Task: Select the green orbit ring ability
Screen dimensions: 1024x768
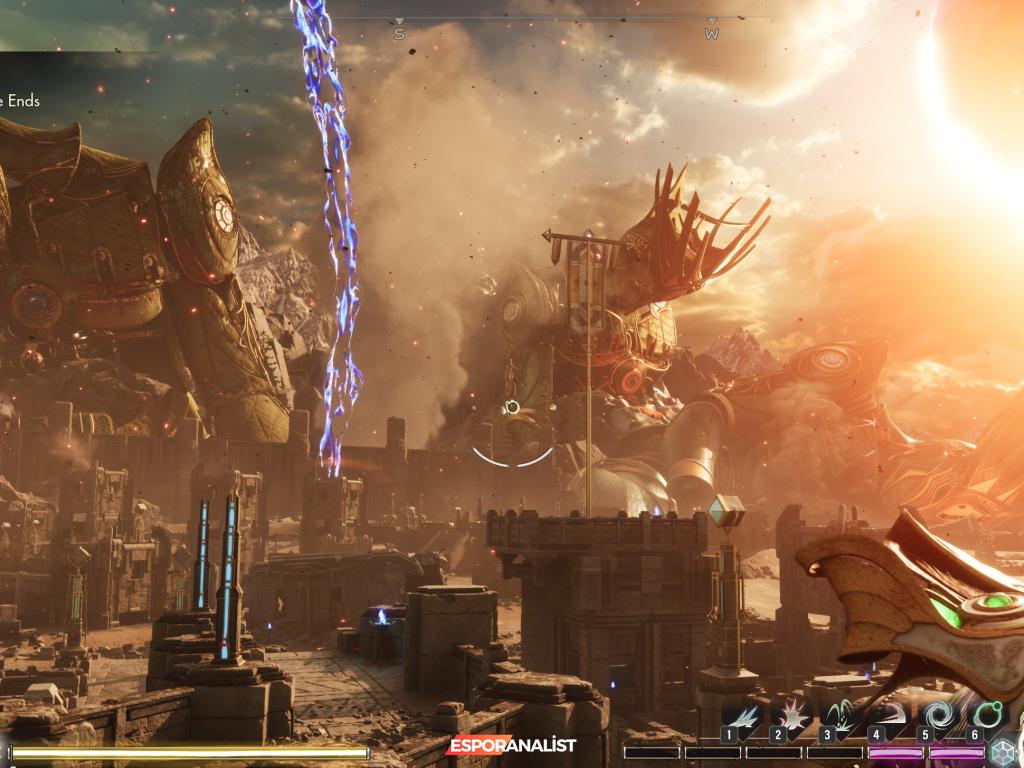Action: pos(986,716)
